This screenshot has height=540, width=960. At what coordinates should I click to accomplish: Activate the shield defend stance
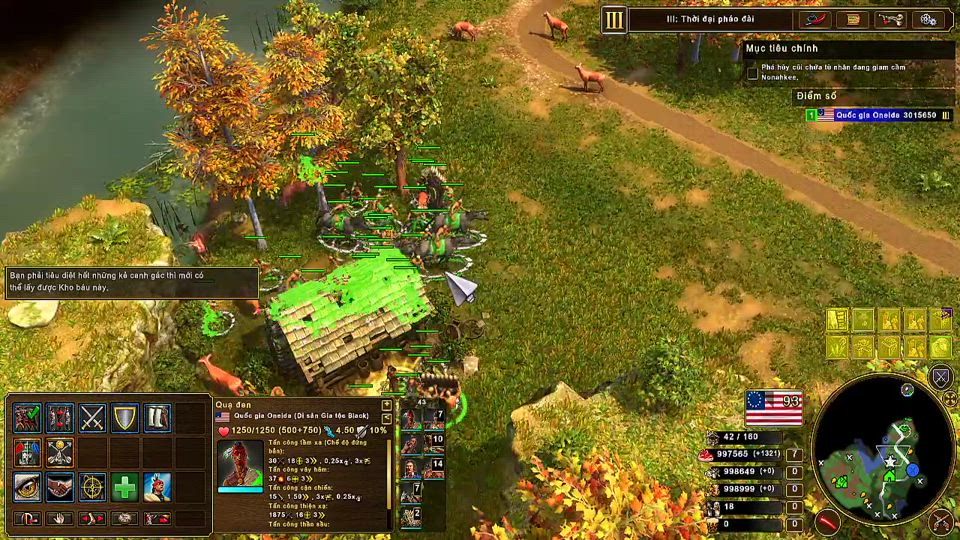pyautogui.click(x=125, y=417)
